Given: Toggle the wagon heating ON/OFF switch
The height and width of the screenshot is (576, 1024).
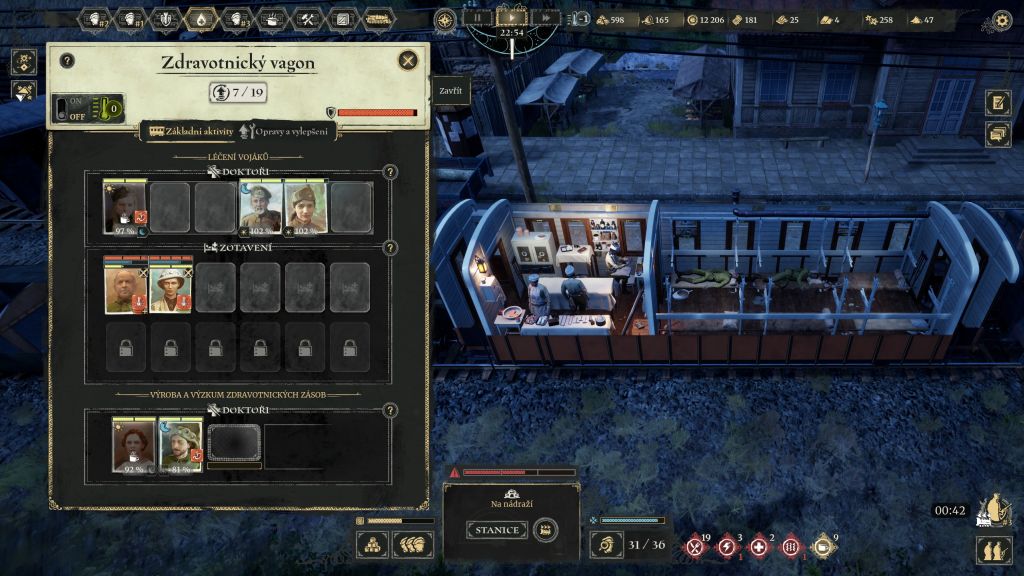Looking at the screenshot, I should pos(69,108).
